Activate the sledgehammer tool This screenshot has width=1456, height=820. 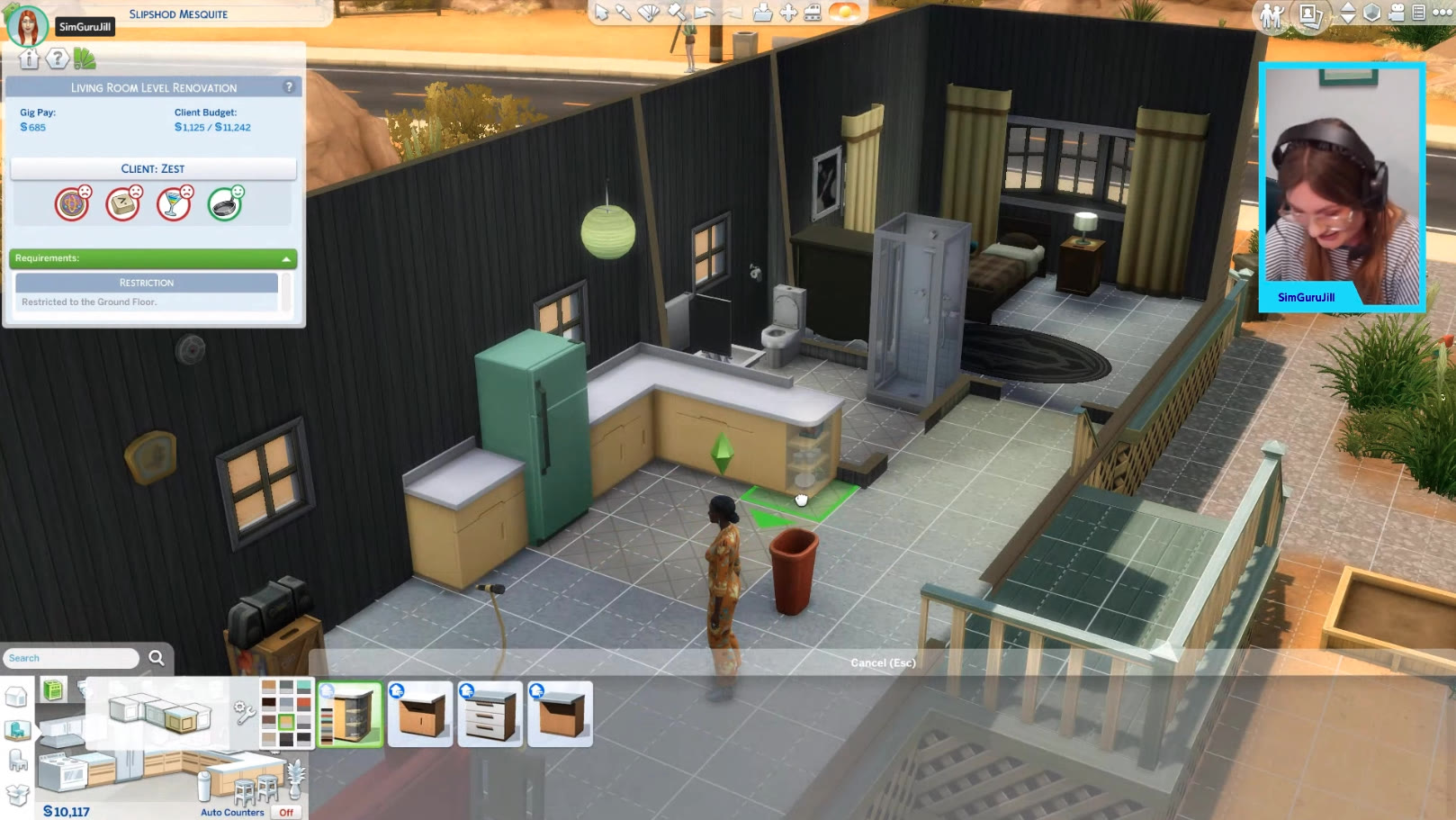coord(677,12)
